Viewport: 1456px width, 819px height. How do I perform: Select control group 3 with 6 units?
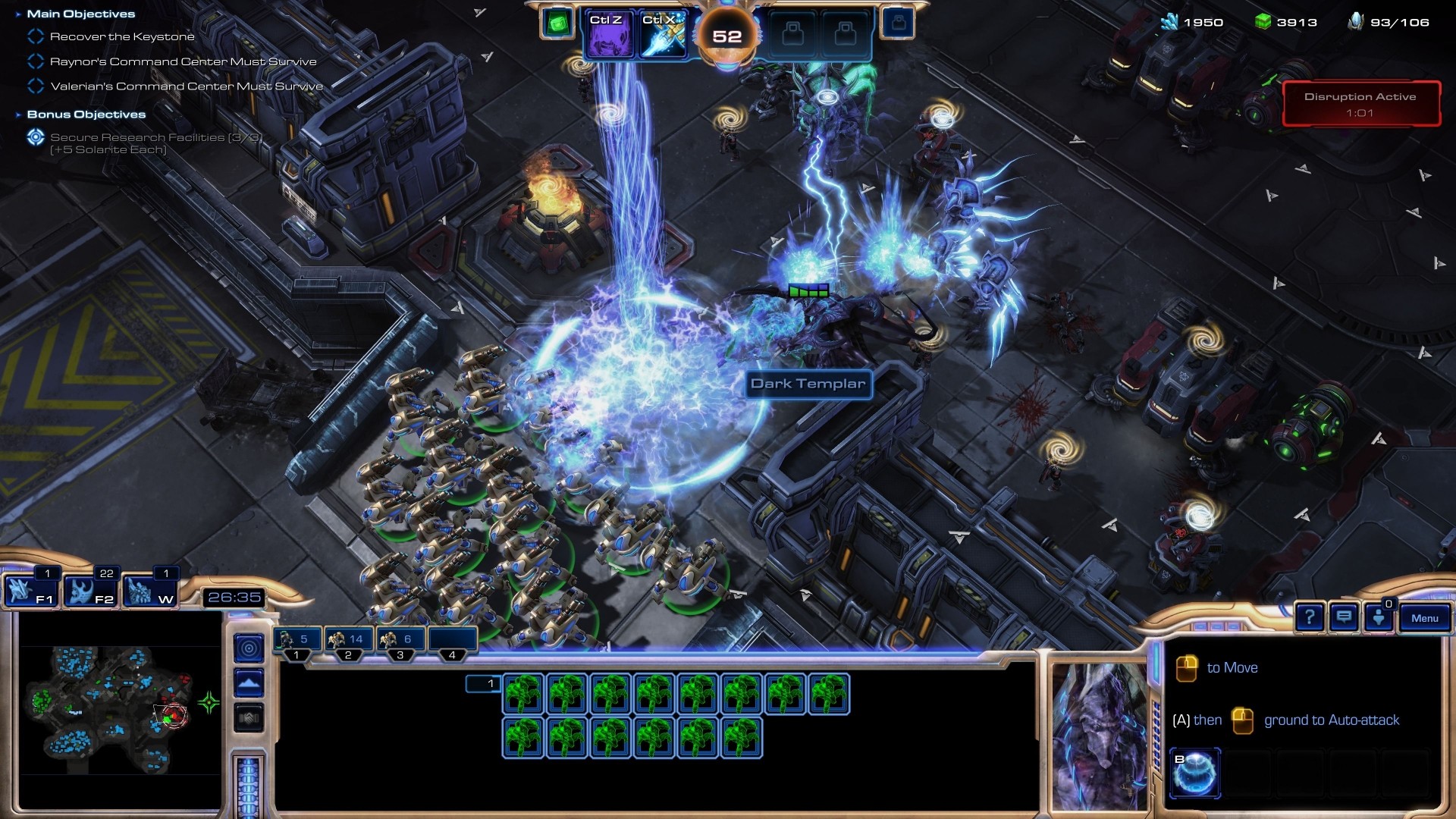[x=400, y=641]
